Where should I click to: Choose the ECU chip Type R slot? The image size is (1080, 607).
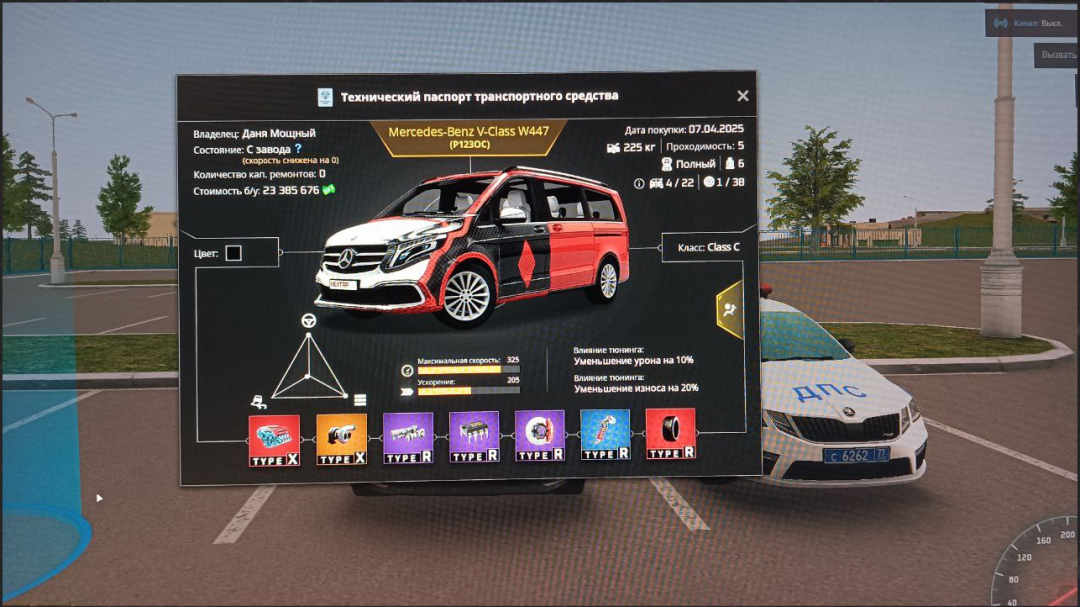(x=473, y=436)
